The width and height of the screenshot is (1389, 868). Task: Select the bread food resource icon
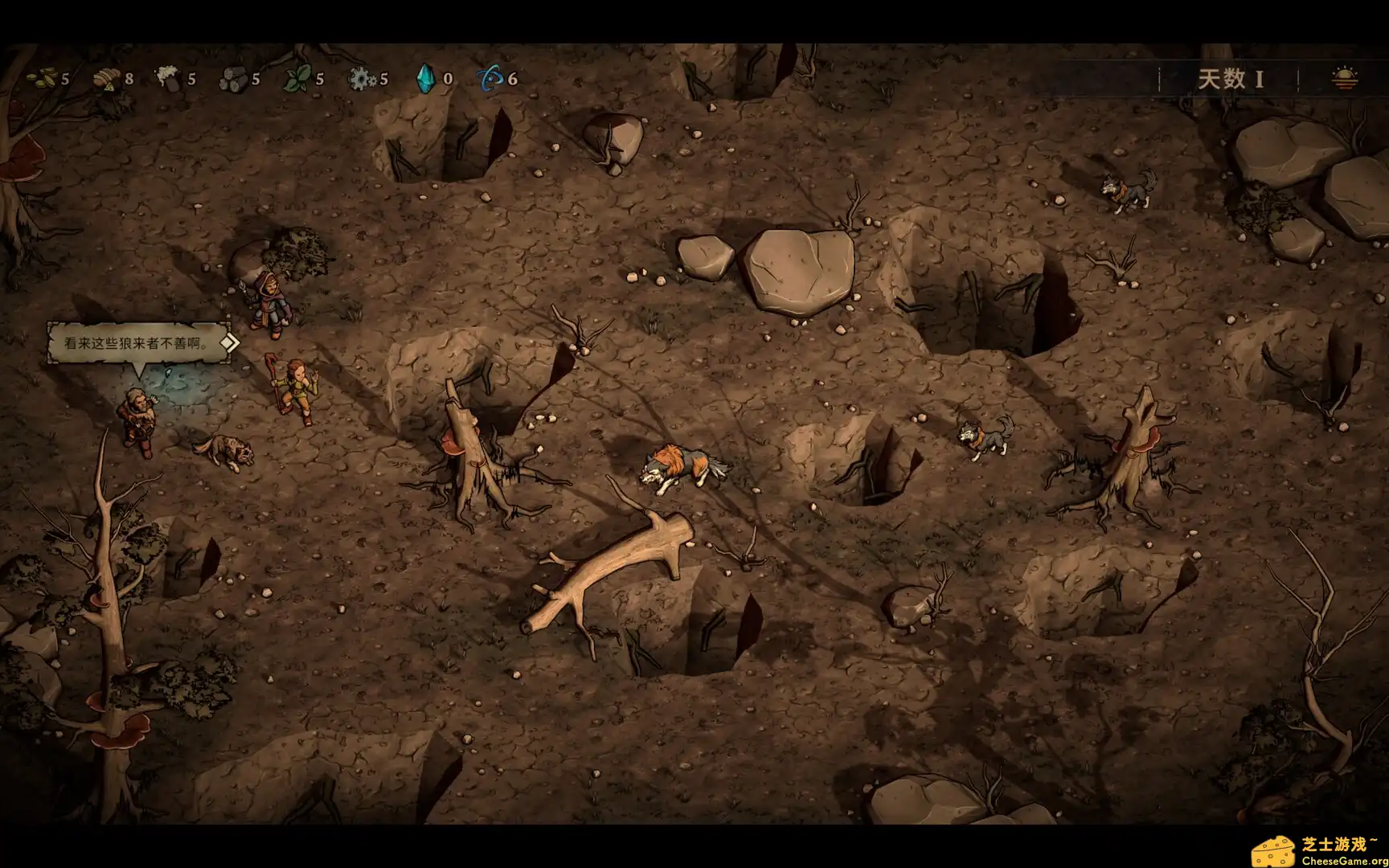106,79
